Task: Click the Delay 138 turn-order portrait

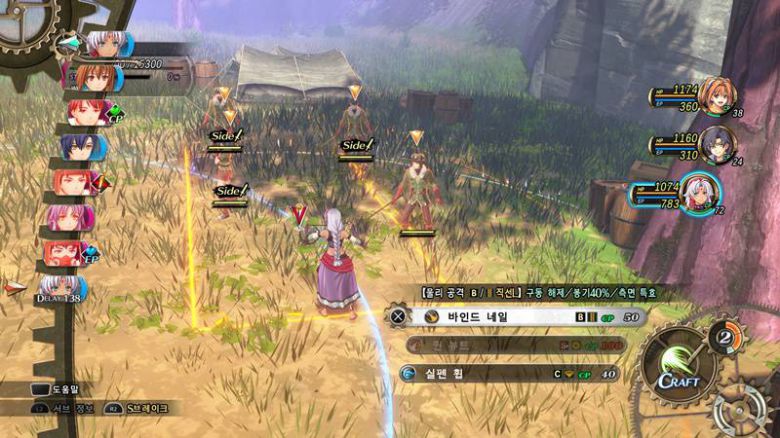Action: (x=63, y=290)
